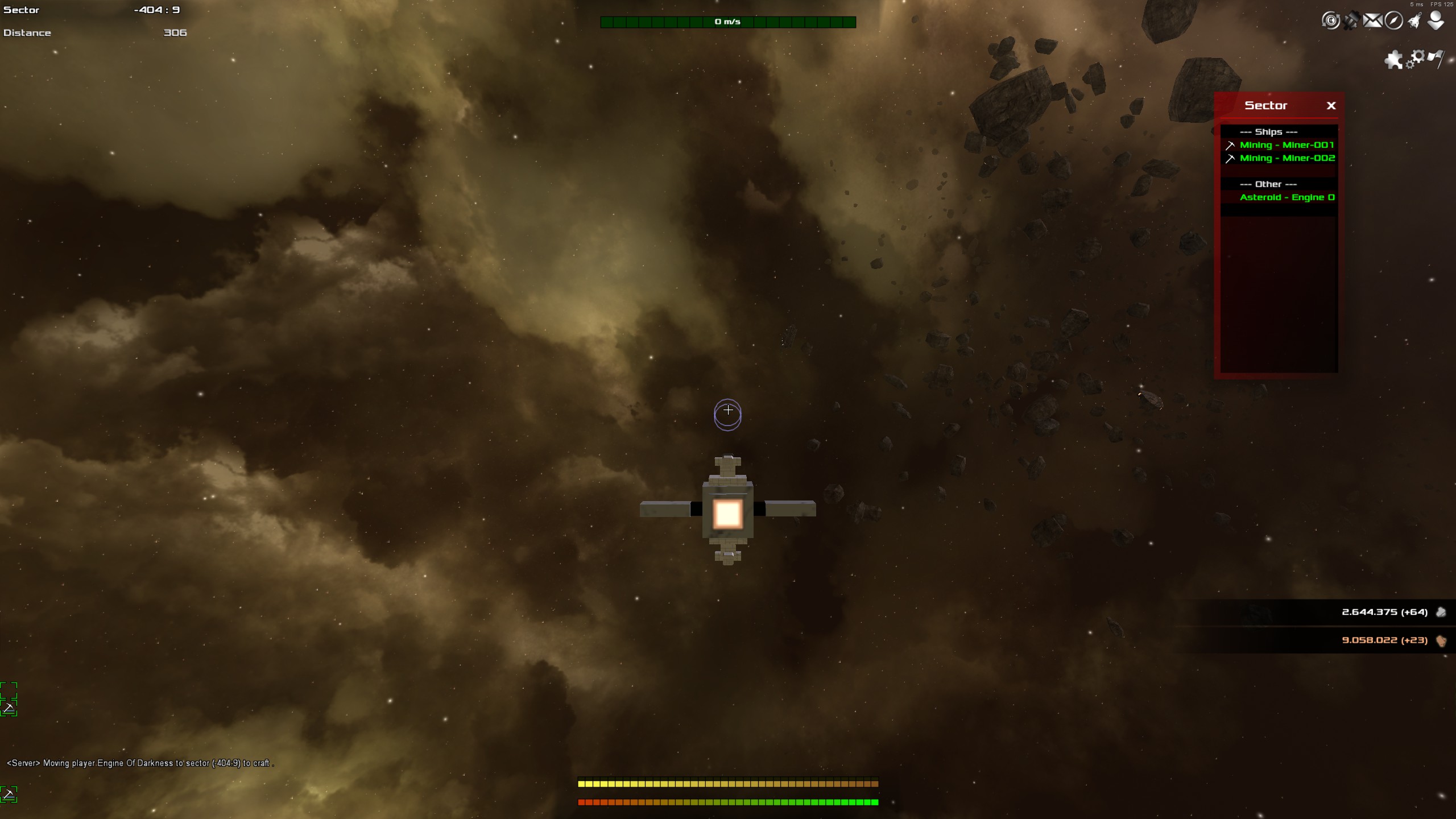This screenshot has width=1456, height=819.
Task: Select Asteroid - Engine entry under Other
Action: point(1287,197)
